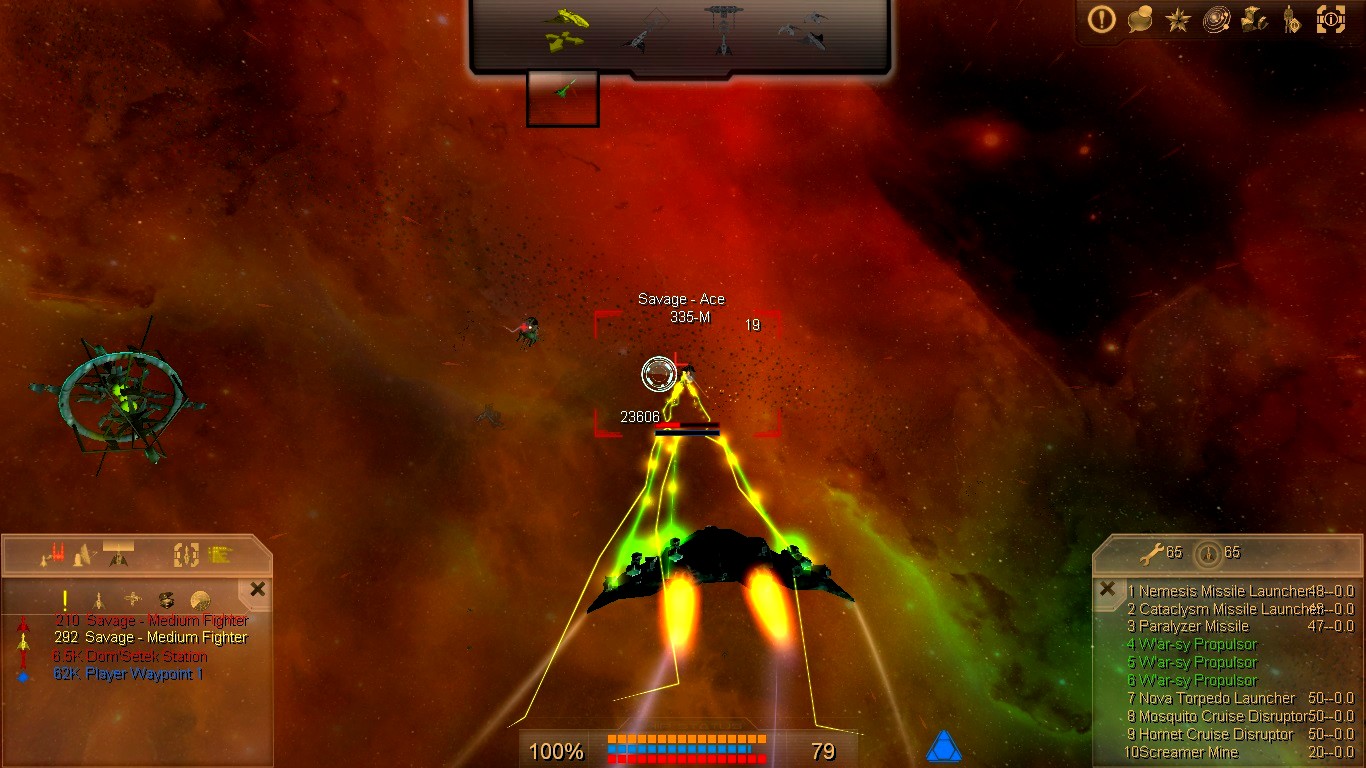This screenshot has height=768, width=1366.
Task: Click the star icon in top bar
Action: (x=1178, y=19)
